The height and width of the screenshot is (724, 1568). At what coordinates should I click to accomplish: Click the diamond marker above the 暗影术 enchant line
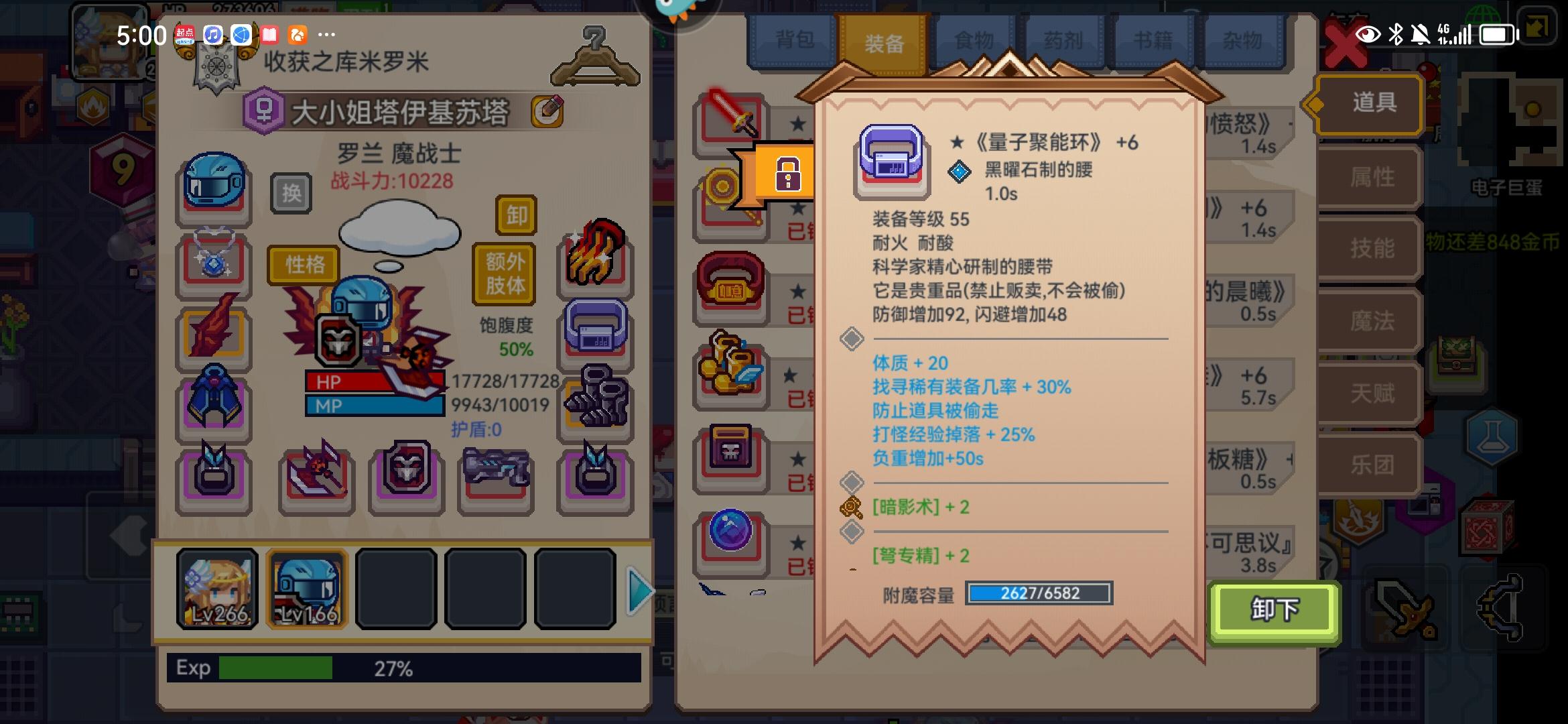point(852,479)
